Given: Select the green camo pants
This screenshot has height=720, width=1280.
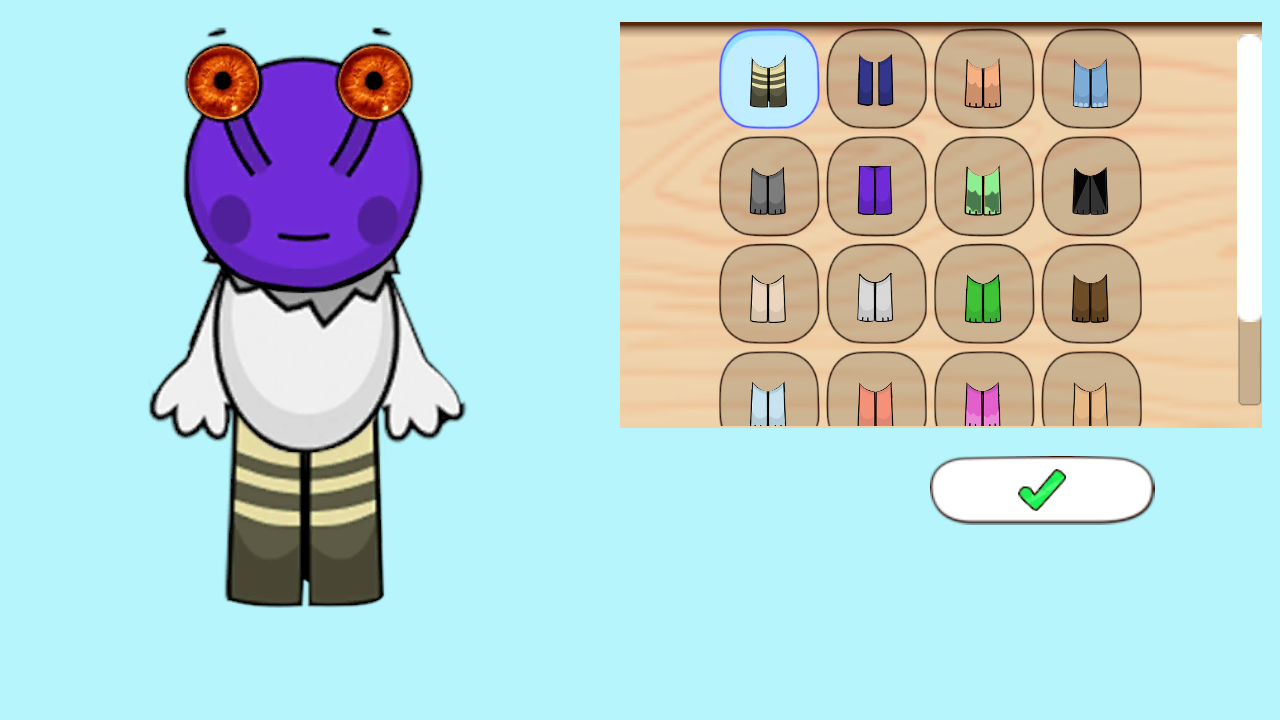Looking at the screenshot, I should (984, 186).
